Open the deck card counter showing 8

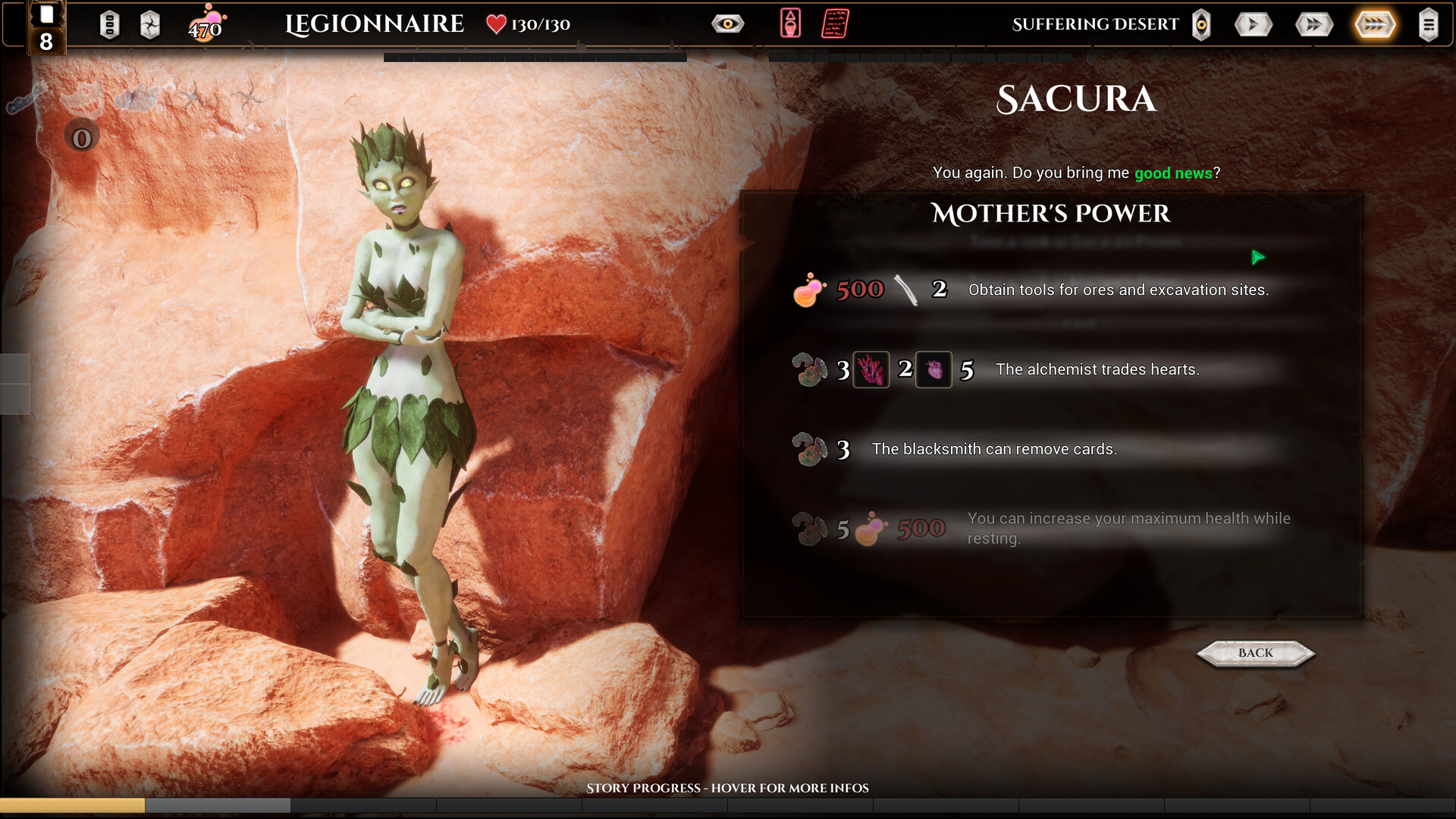[46, 29]
